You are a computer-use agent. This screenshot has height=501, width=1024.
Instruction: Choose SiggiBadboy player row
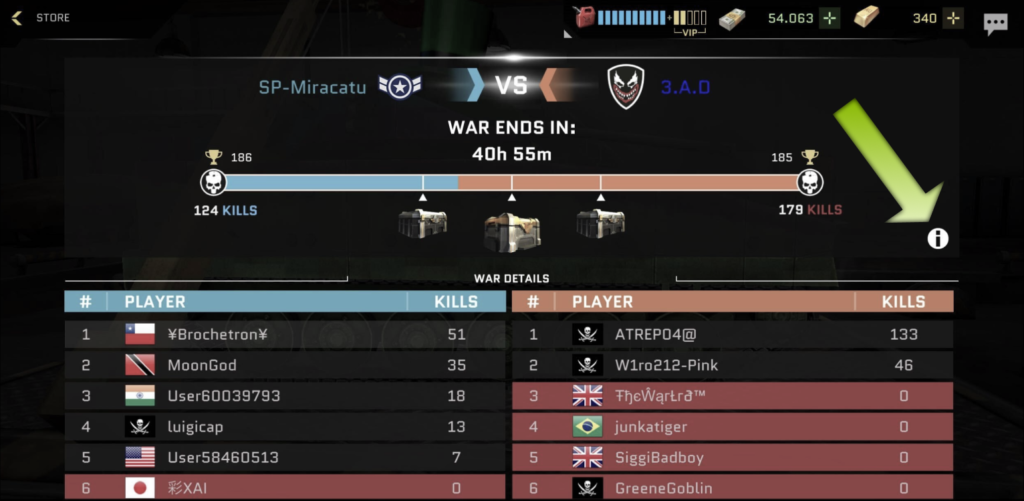coord(732,457)
